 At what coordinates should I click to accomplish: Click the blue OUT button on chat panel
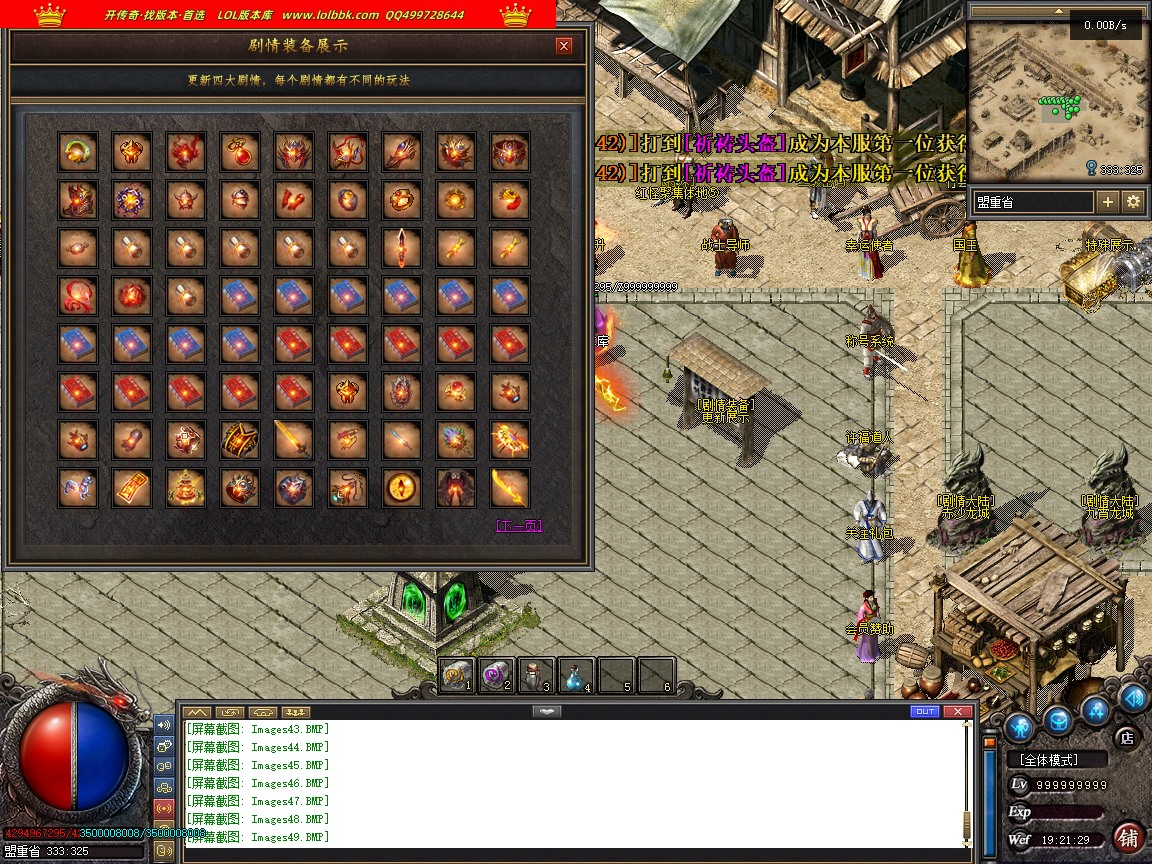[925, 711]
